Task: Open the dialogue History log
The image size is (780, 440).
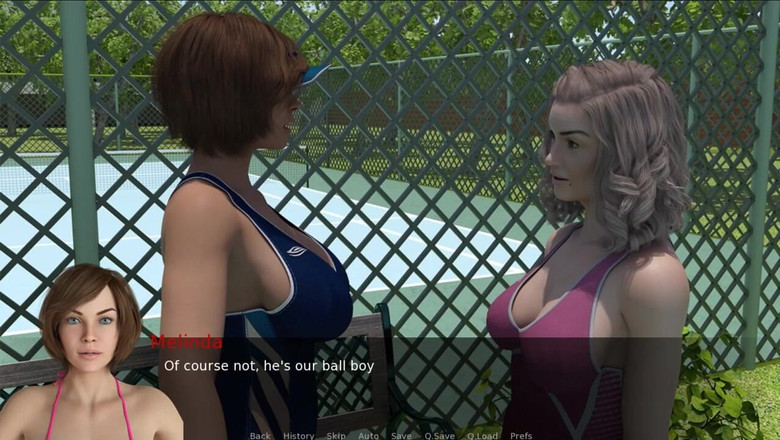Action: click(298, 435)
